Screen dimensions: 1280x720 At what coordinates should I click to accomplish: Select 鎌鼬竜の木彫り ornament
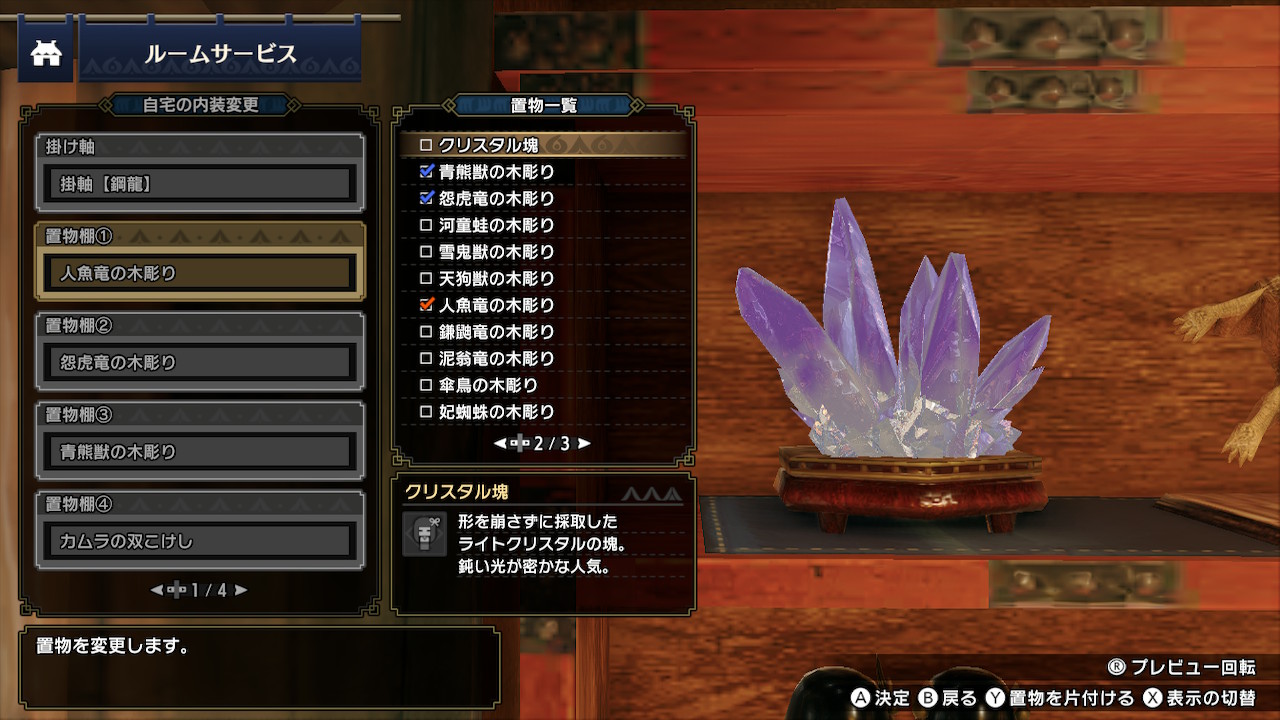tap(496, 332)
